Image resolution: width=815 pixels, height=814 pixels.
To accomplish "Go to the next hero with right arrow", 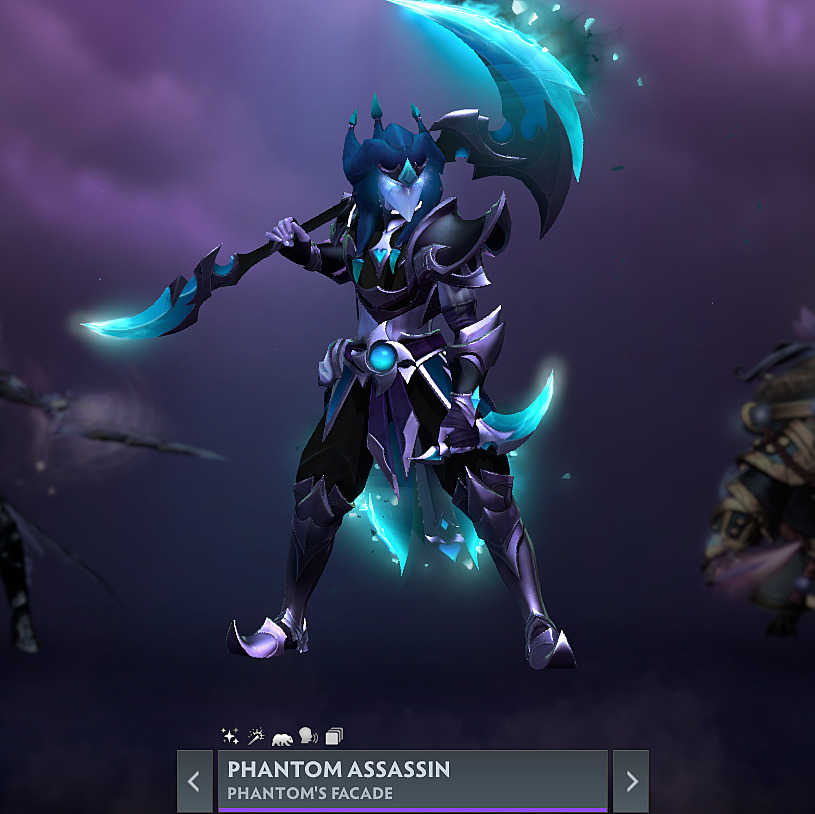I will click(x=631, y=781).
